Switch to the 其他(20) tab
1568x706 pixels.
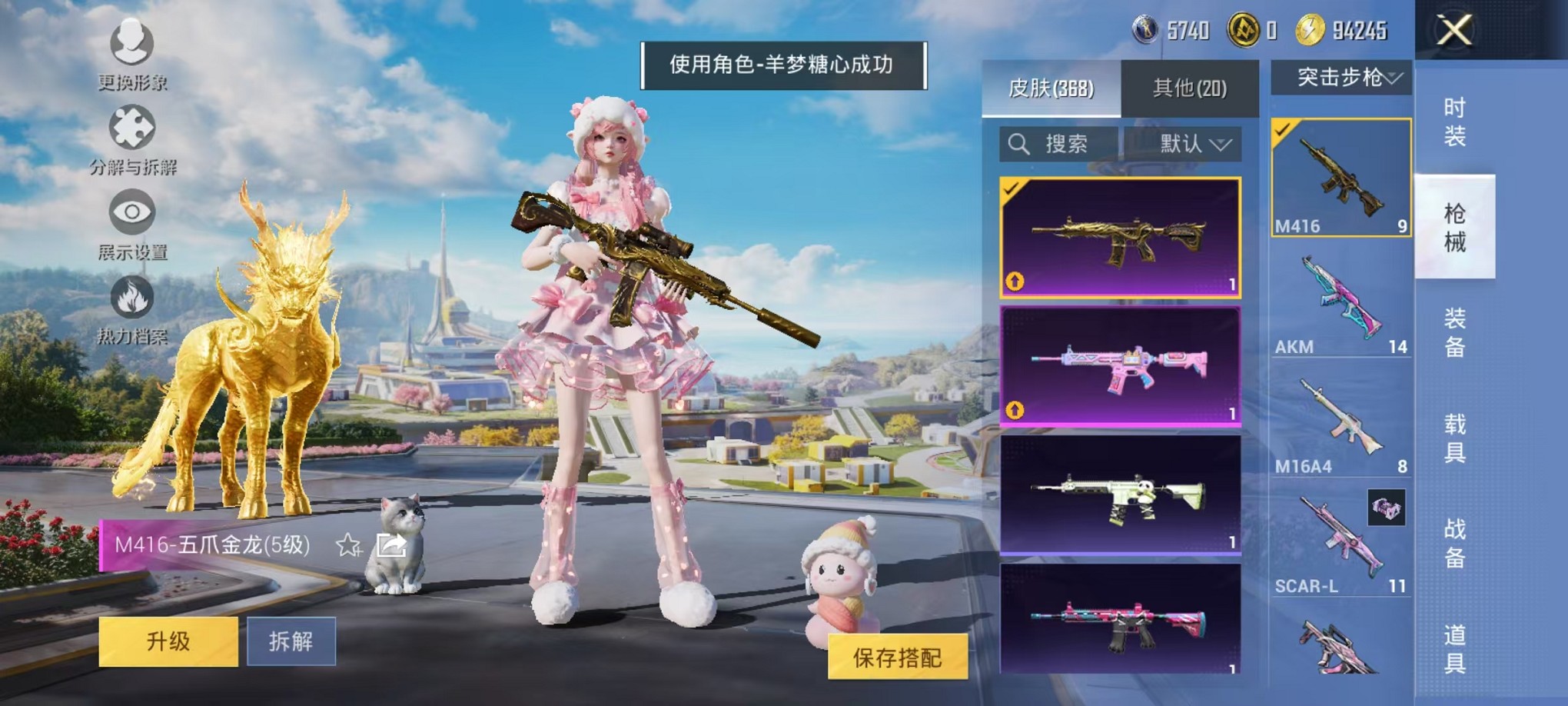pyautogui.click(x=1190, y=87)
